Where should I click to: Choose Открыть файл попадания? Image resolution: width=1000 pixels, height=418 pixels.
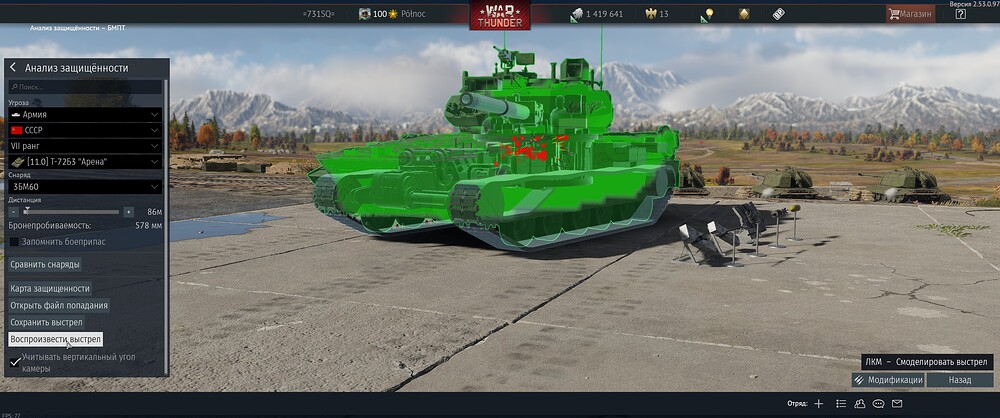pos(59,305)
